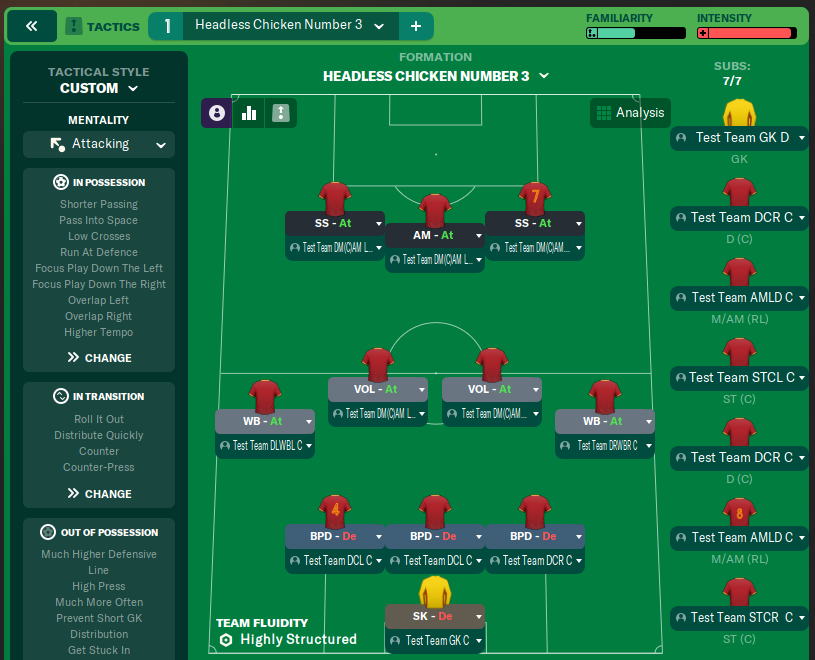Add a new tactic slot with plus button
Image resolution: width=815 pixels, height=660 pixels.
click(416, 26)
